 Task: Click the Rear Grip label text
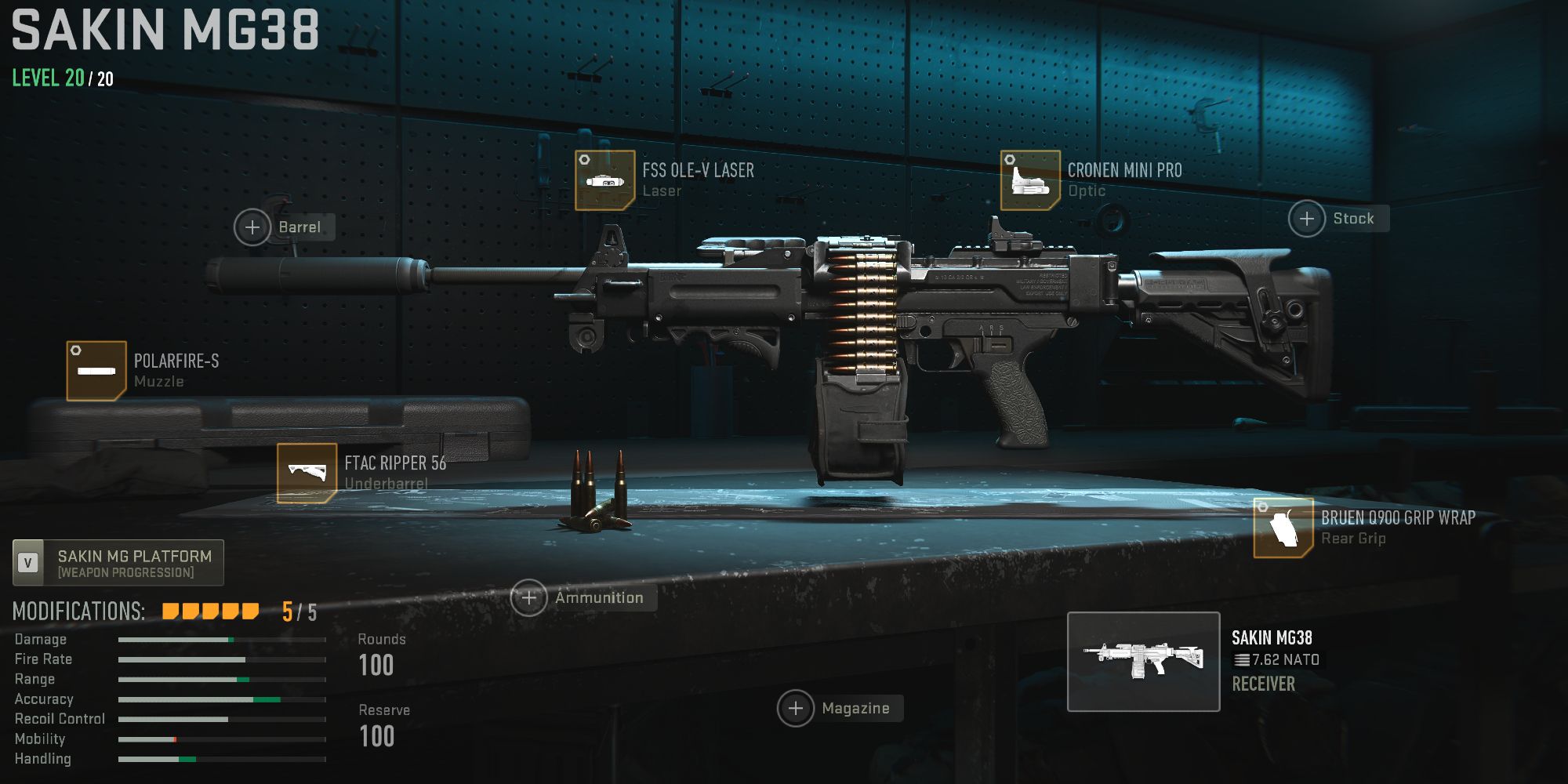pyautogui.click(x=1353, y=539)
